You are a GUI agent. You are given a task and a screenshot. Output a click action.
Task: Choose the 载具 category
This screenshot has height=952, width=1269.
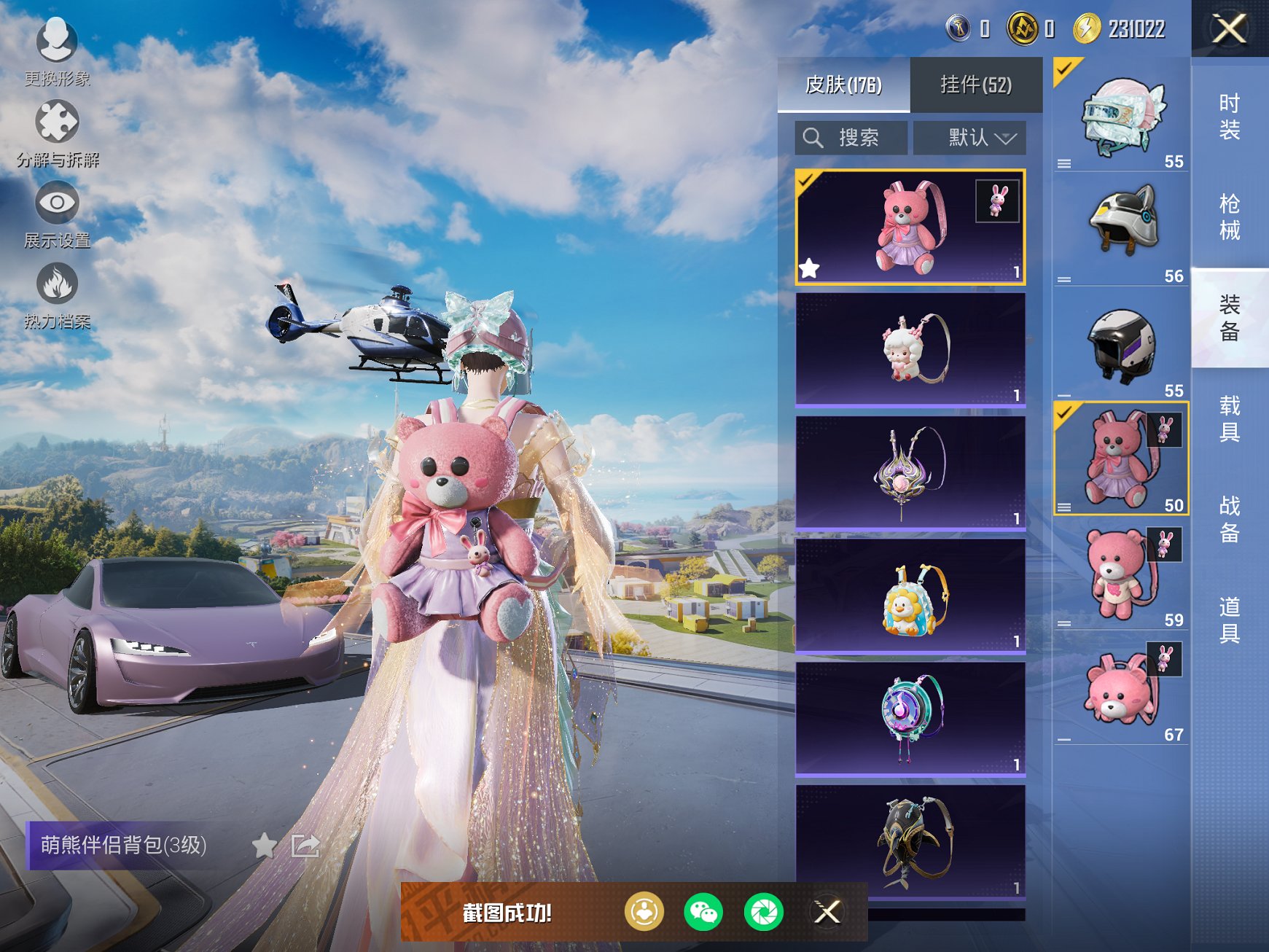(x=1229, y=418)
